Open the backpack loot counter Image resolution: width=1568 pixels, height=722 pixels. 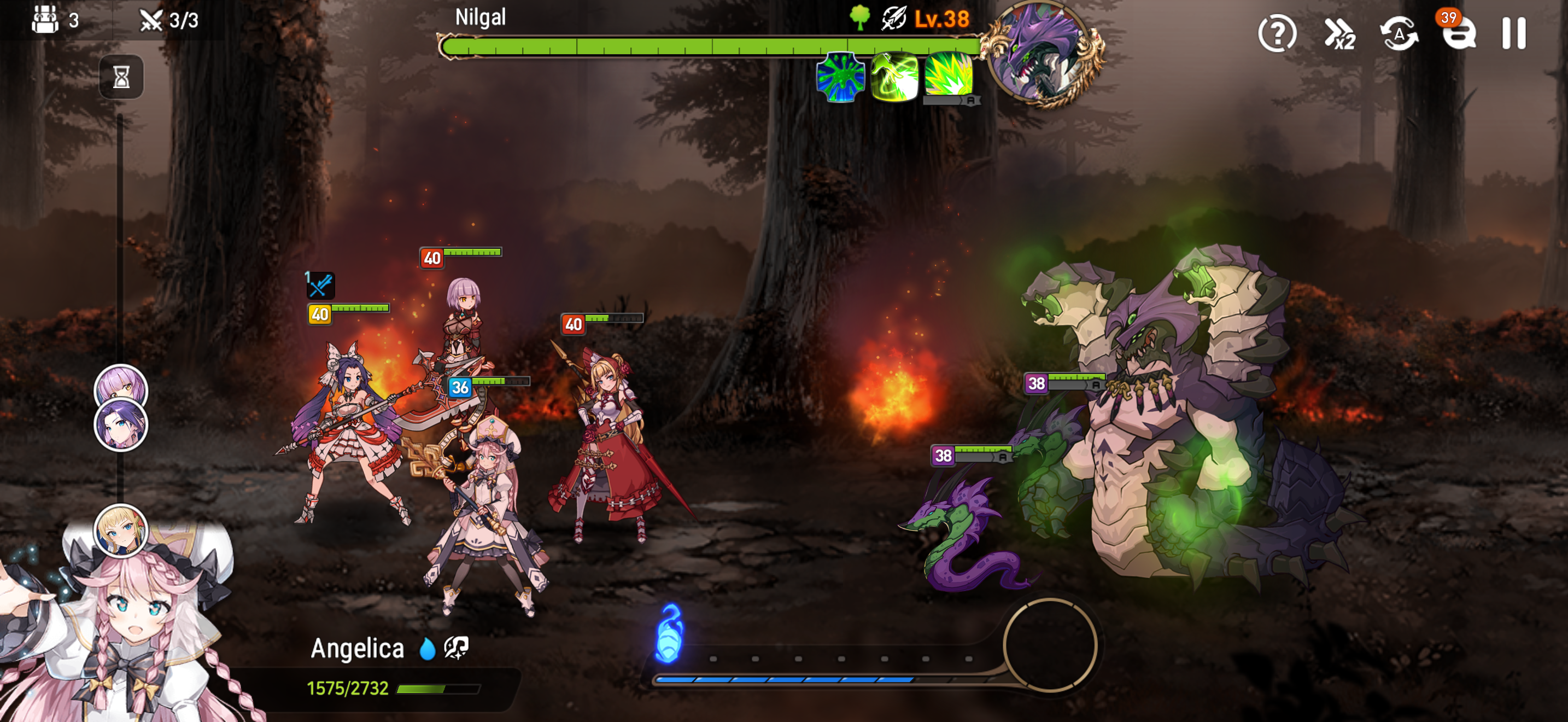(x=46, y=20)
